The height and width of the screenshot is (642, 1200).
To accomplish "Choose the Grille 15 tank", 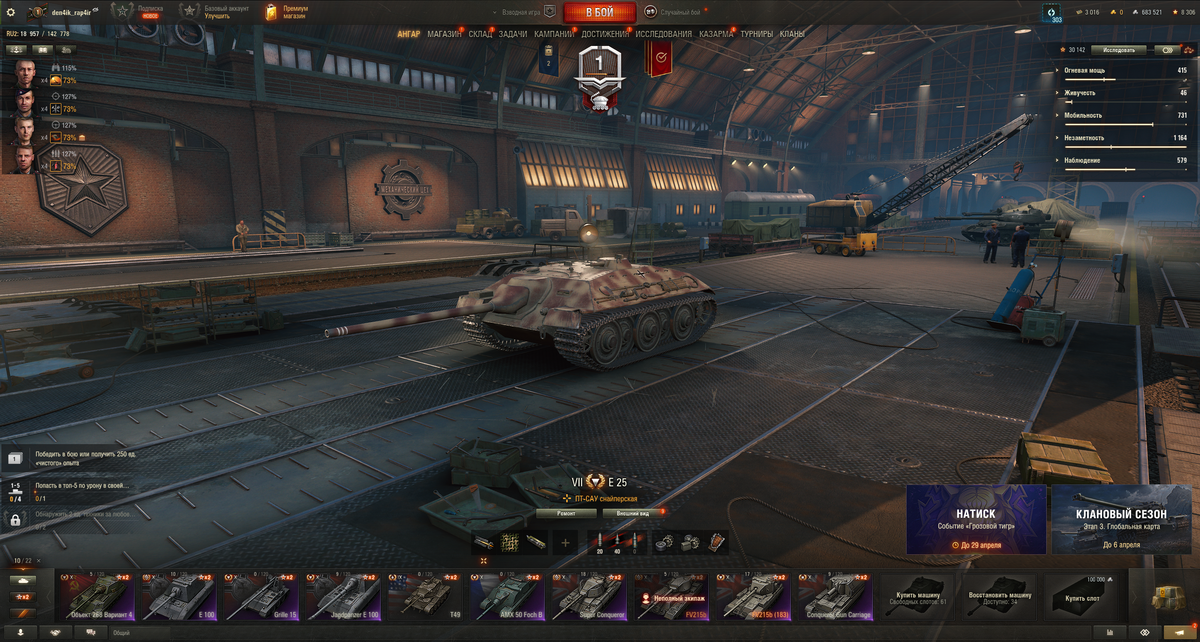I will (260, 597).
